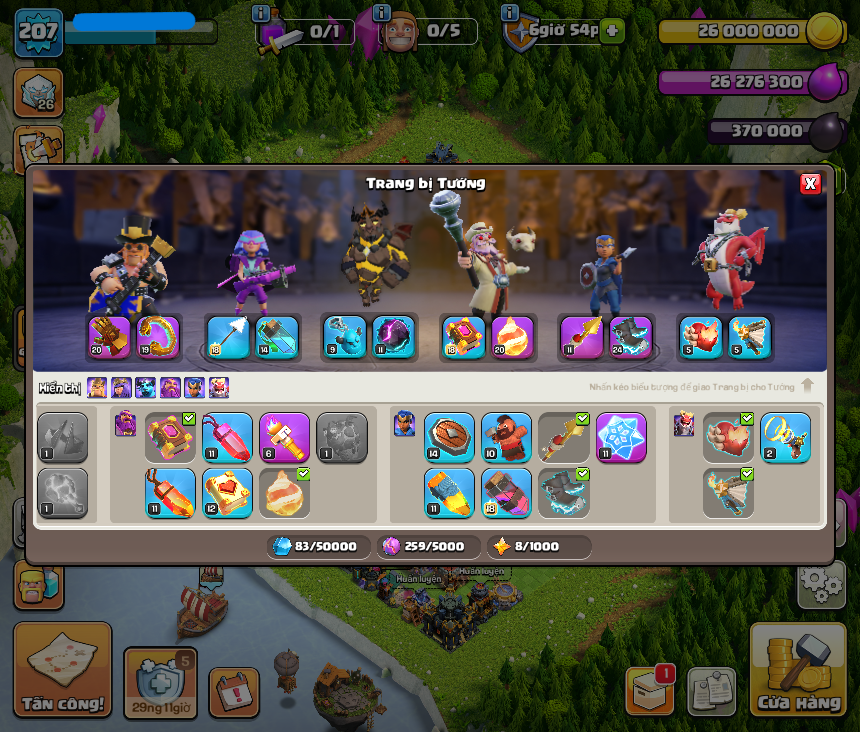Open the game settings gear
Viewport: 860px width, 732px height.
click(x=820, y=584)
